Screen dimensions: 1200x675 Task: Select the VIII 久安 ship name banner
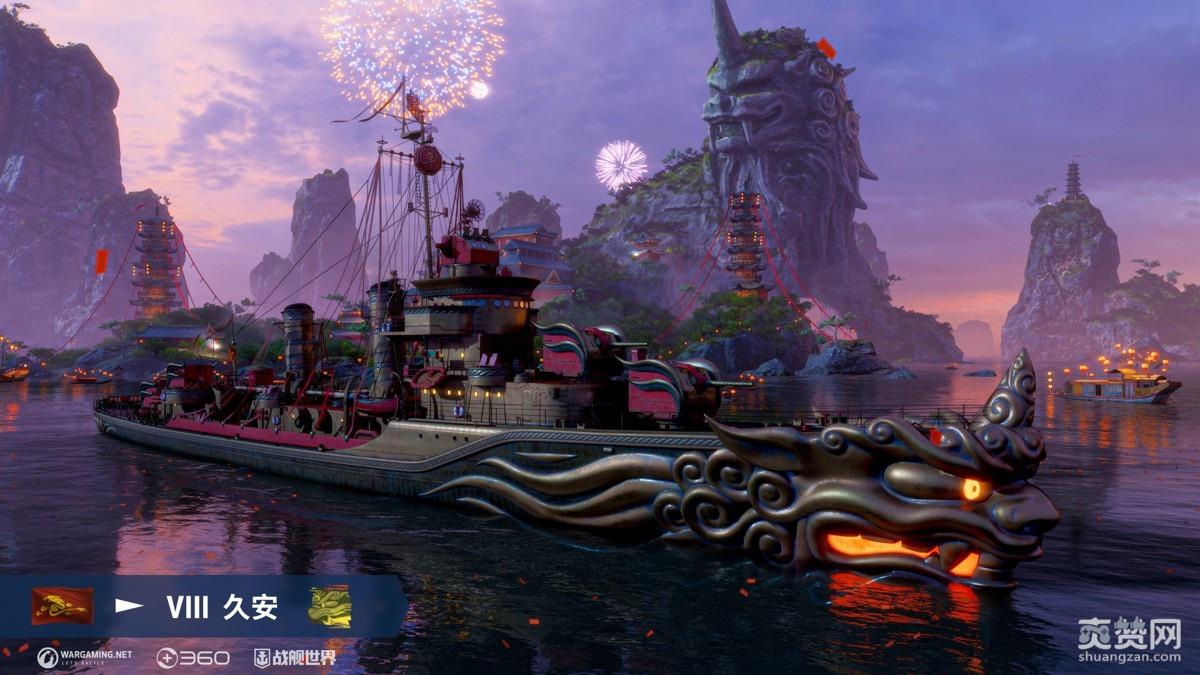tap(222, 606)
